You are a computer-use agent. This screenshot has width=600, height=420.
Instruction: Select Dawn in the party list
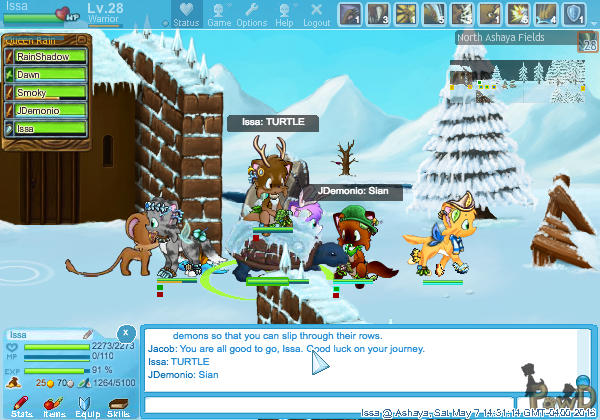click(48, 75)
